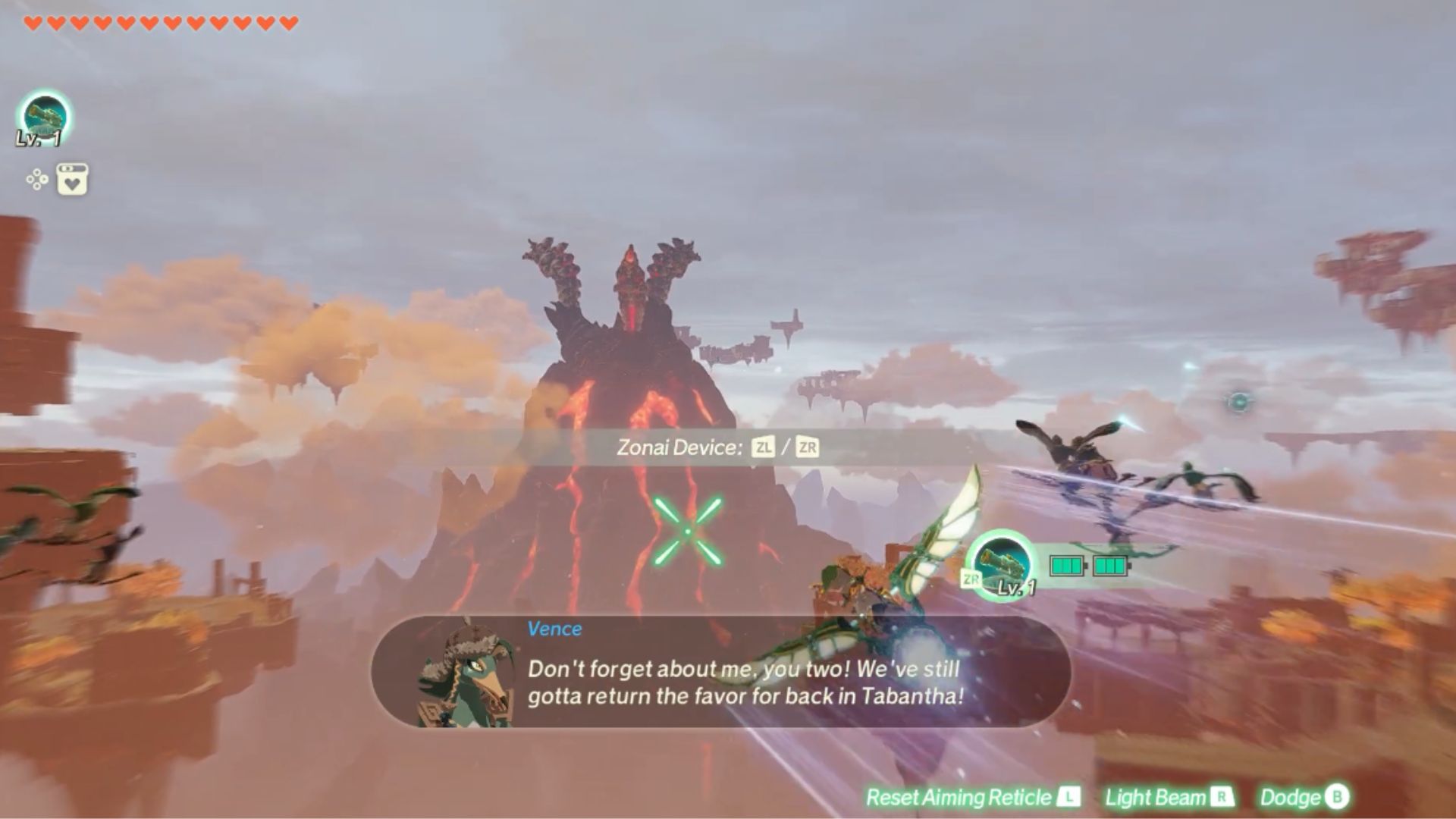Select the Zonai device icon below the hearts
This screenshot has width=1456, height=819.
(45, 118)
